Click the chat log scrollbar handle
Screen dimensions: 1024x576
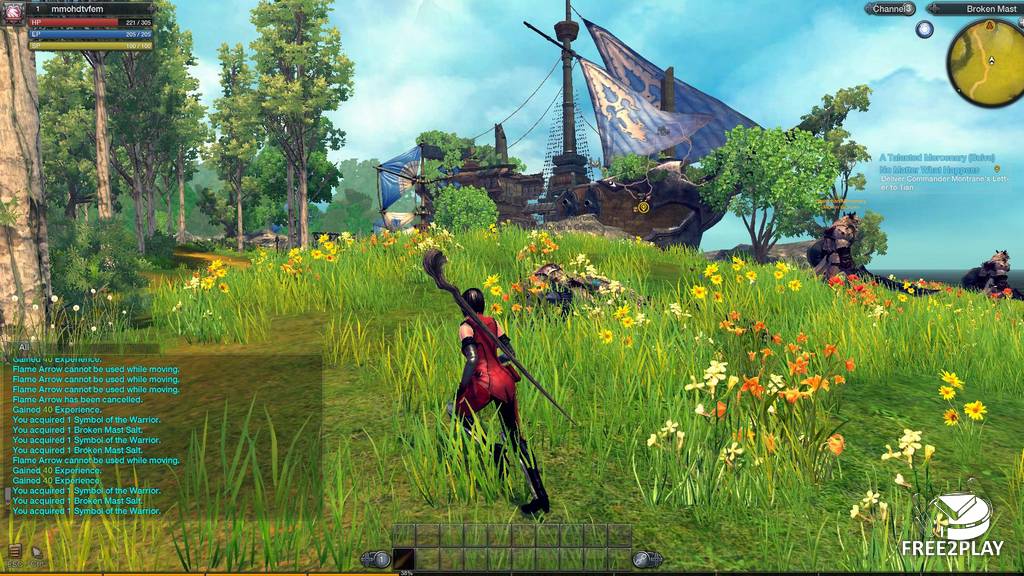(7, 495)
